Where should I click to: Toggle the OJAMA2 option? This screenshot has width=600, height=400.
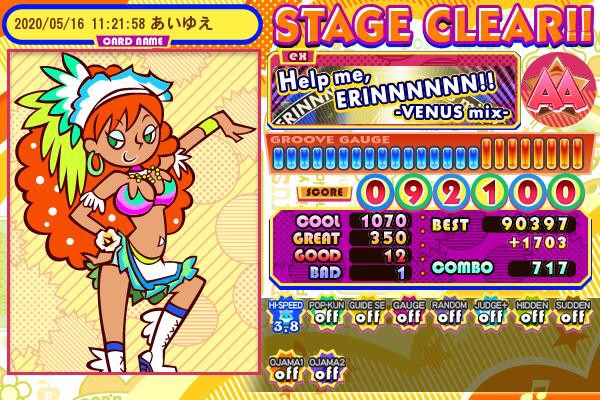click(323, 368)
